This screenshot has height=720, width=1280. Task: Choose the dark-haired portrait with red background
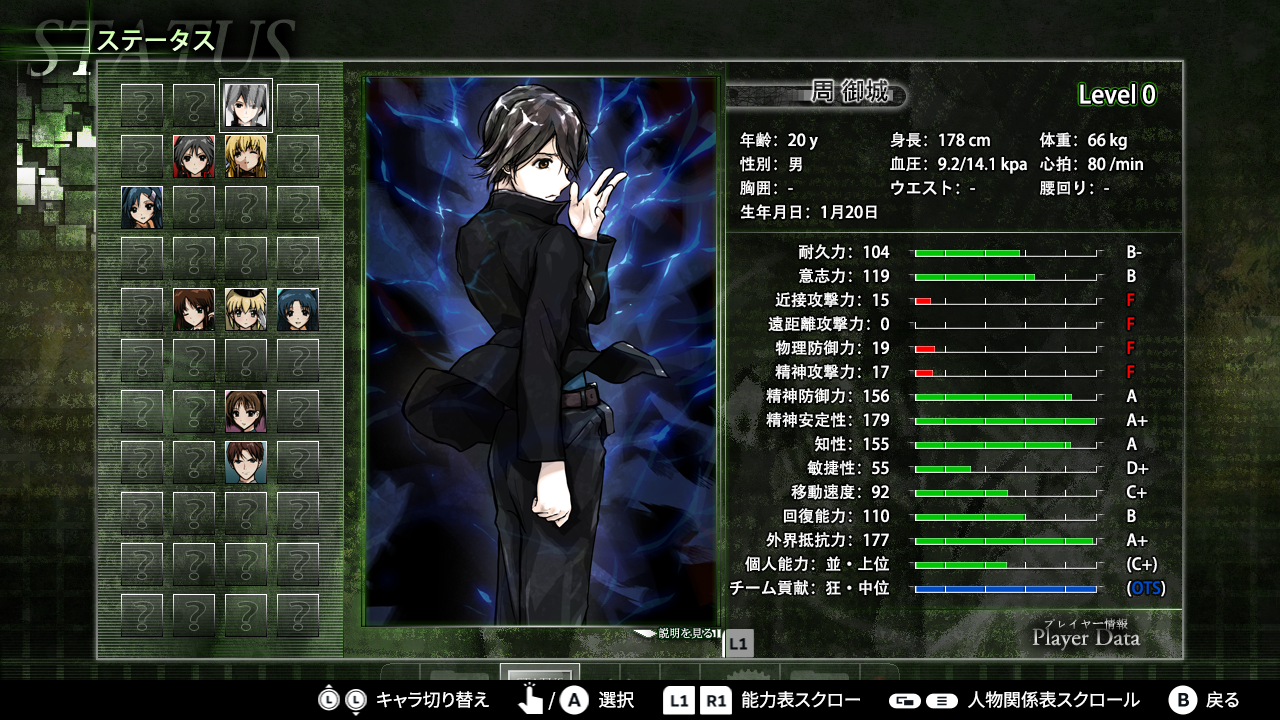coord(194,156)
